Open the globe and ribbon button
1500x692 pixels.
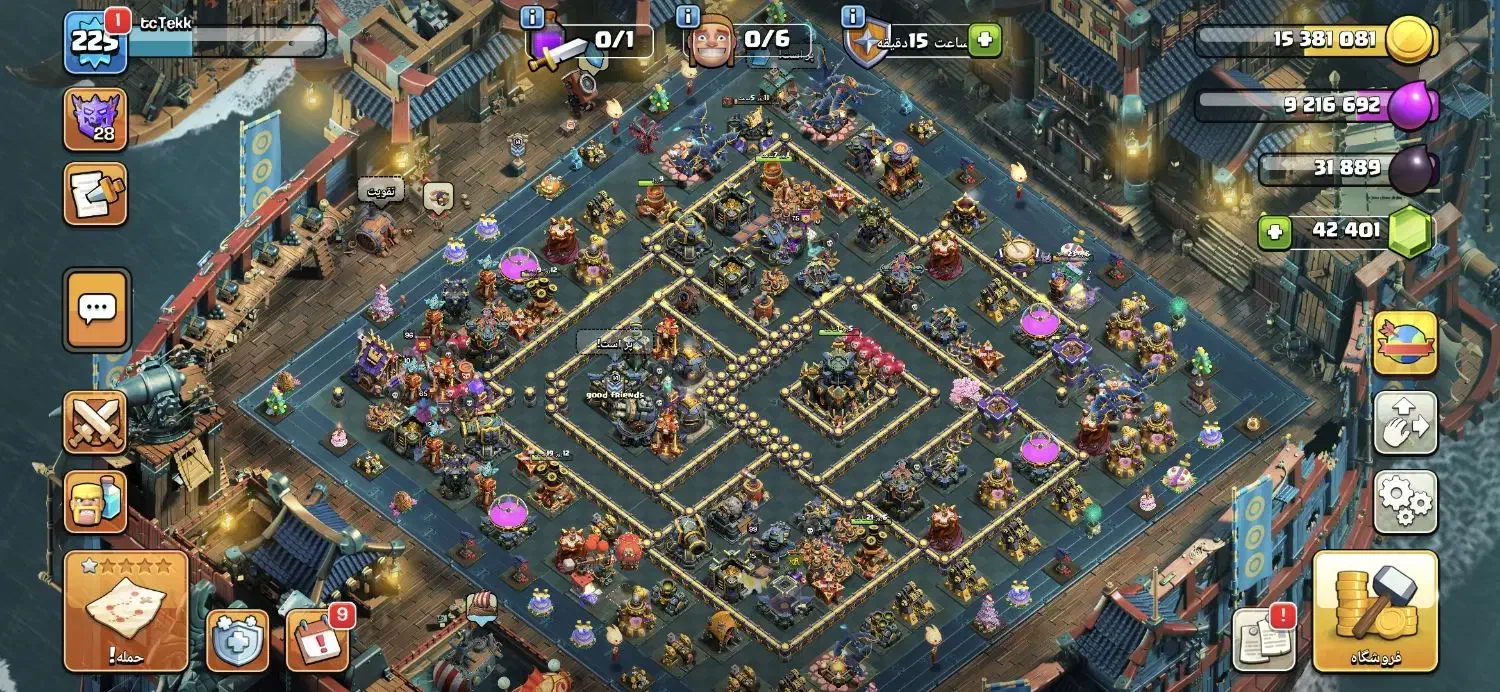tap(1405, 343)
